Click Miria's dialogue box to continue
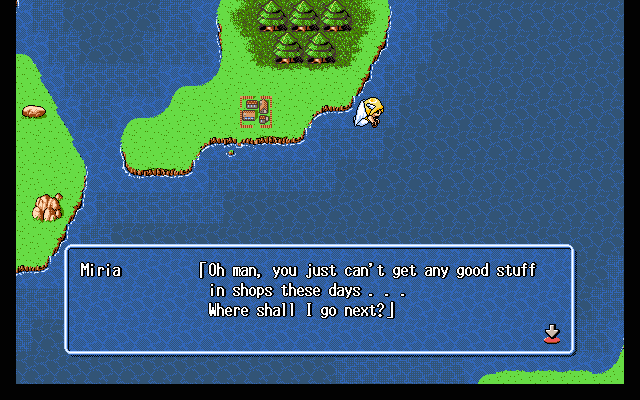This screenshot has width=640, height=400. [319, 299]
